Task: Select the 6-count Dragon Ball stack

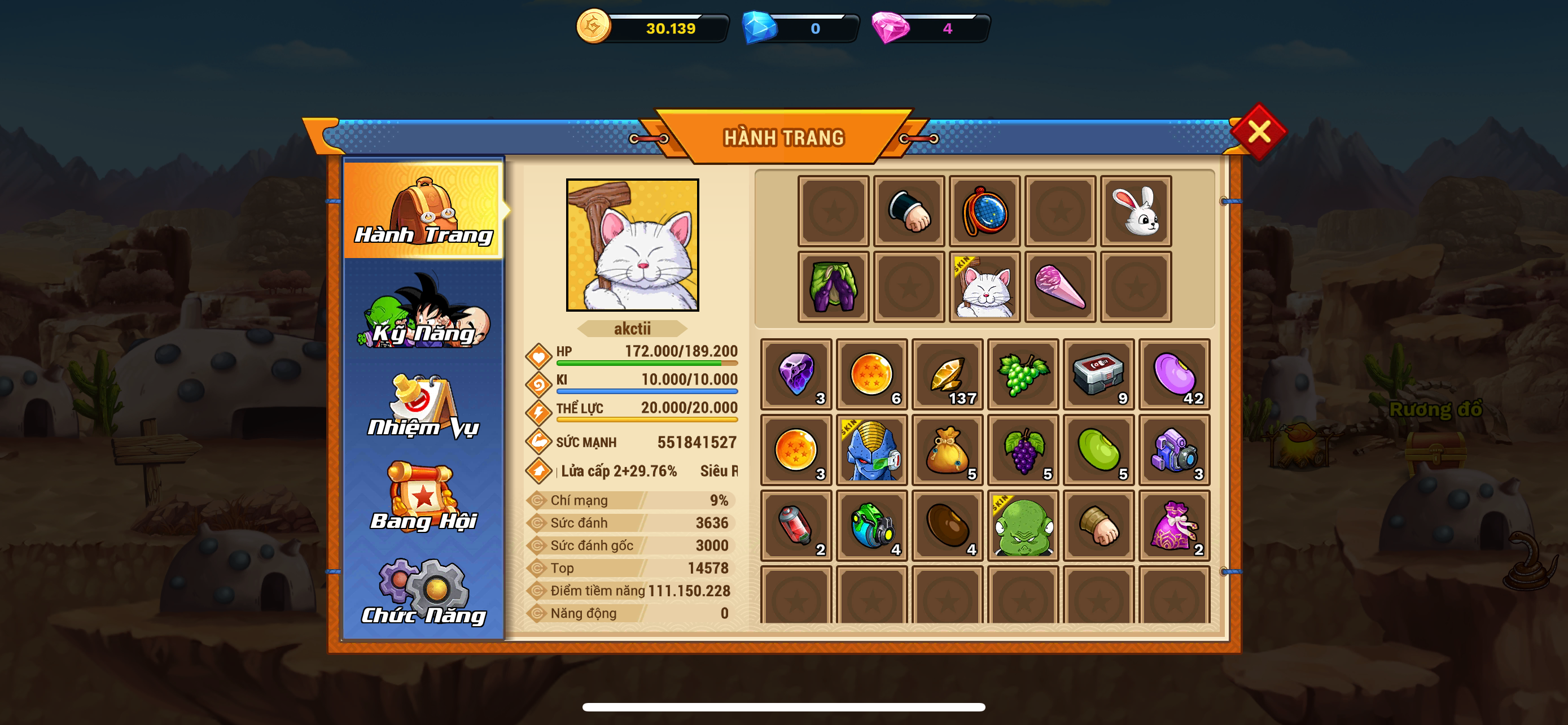Action: 871,375
